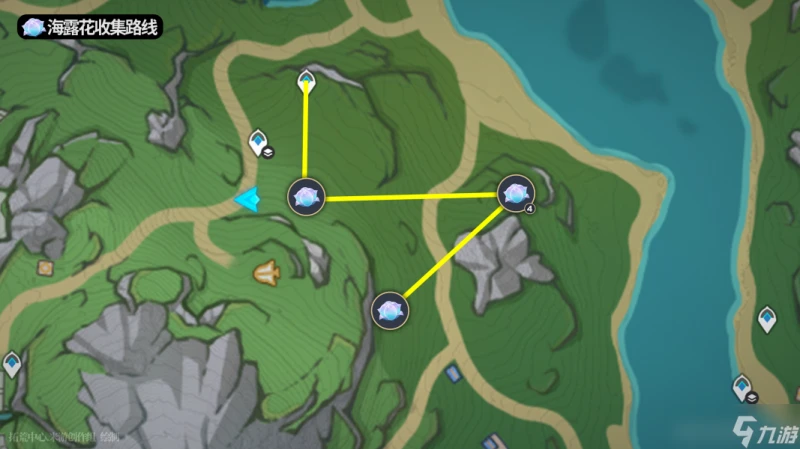This screenshot has width=800, height=449.
Task: Open the orange winged map marker
Action: (266, 270)
